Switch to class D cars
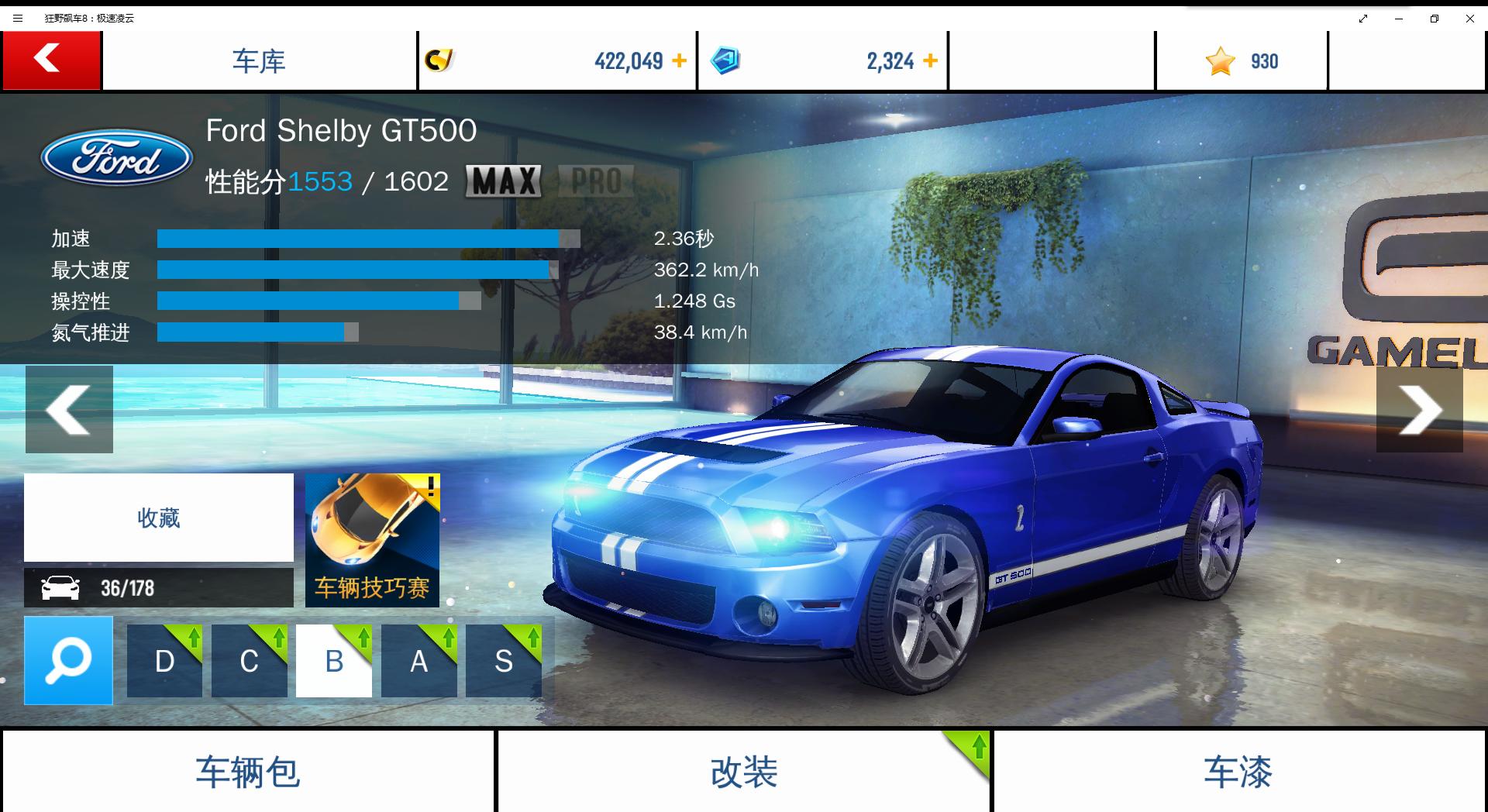The height and width of the screenshot is (812, 1488). 164,661
